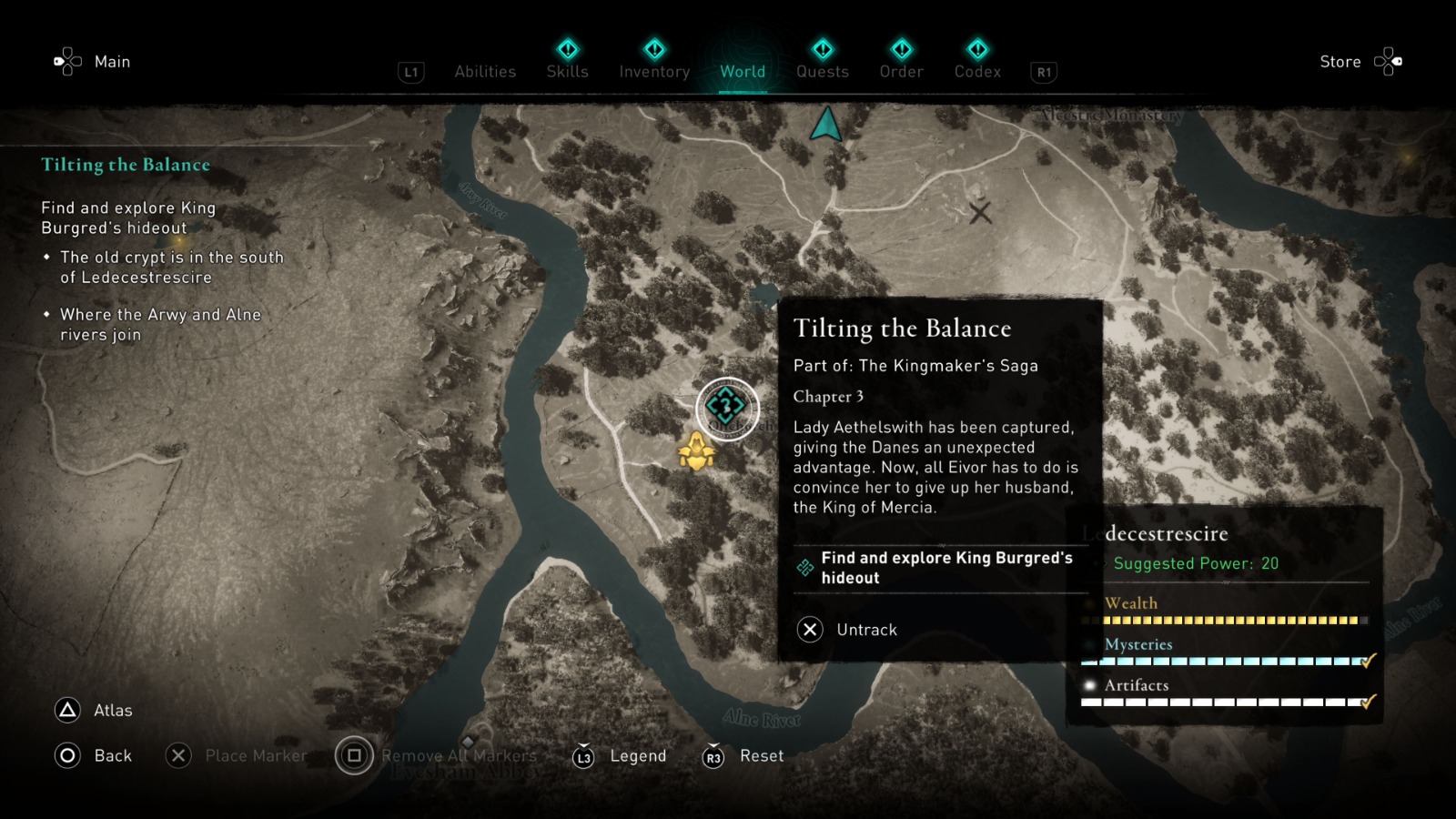Open the map Legend
The height and width of the screenshot is (819, 1456).
(637, 755)
